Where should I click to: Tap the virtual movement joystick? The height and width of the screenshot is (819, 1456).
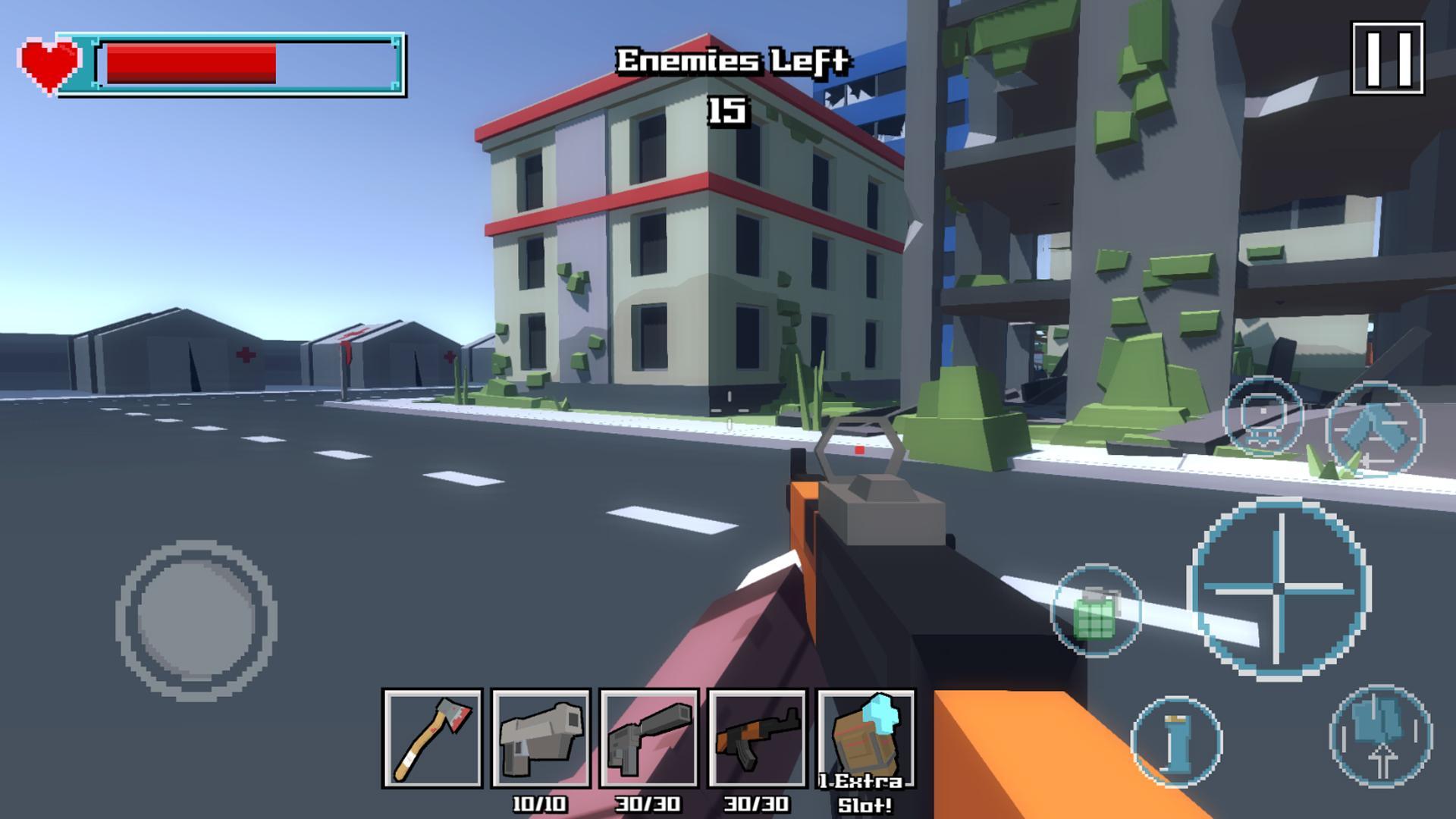pyautogui.click(x=196, y=620)
